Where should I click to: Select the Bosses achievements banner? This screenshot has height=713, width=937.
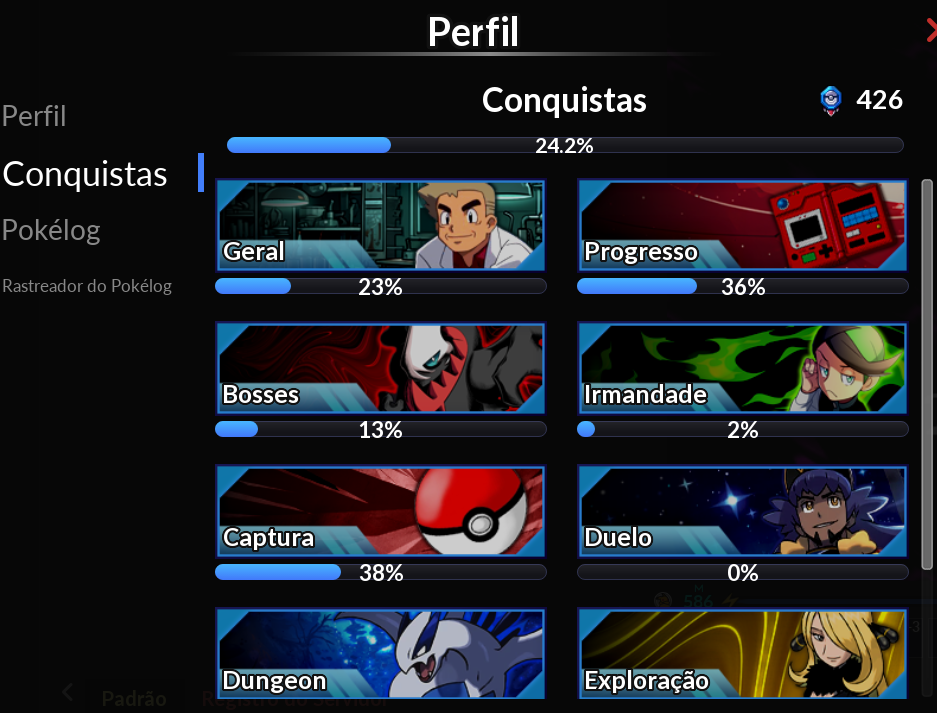pyautogui.click(x=380, y=368)
